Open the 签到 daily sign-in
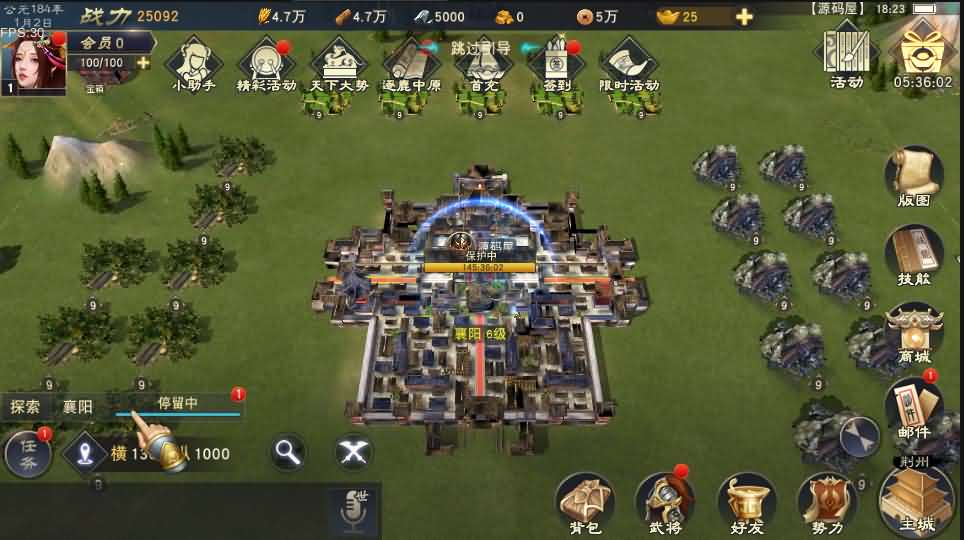Screen dimensions: 964x540 (x=556, y=62)
